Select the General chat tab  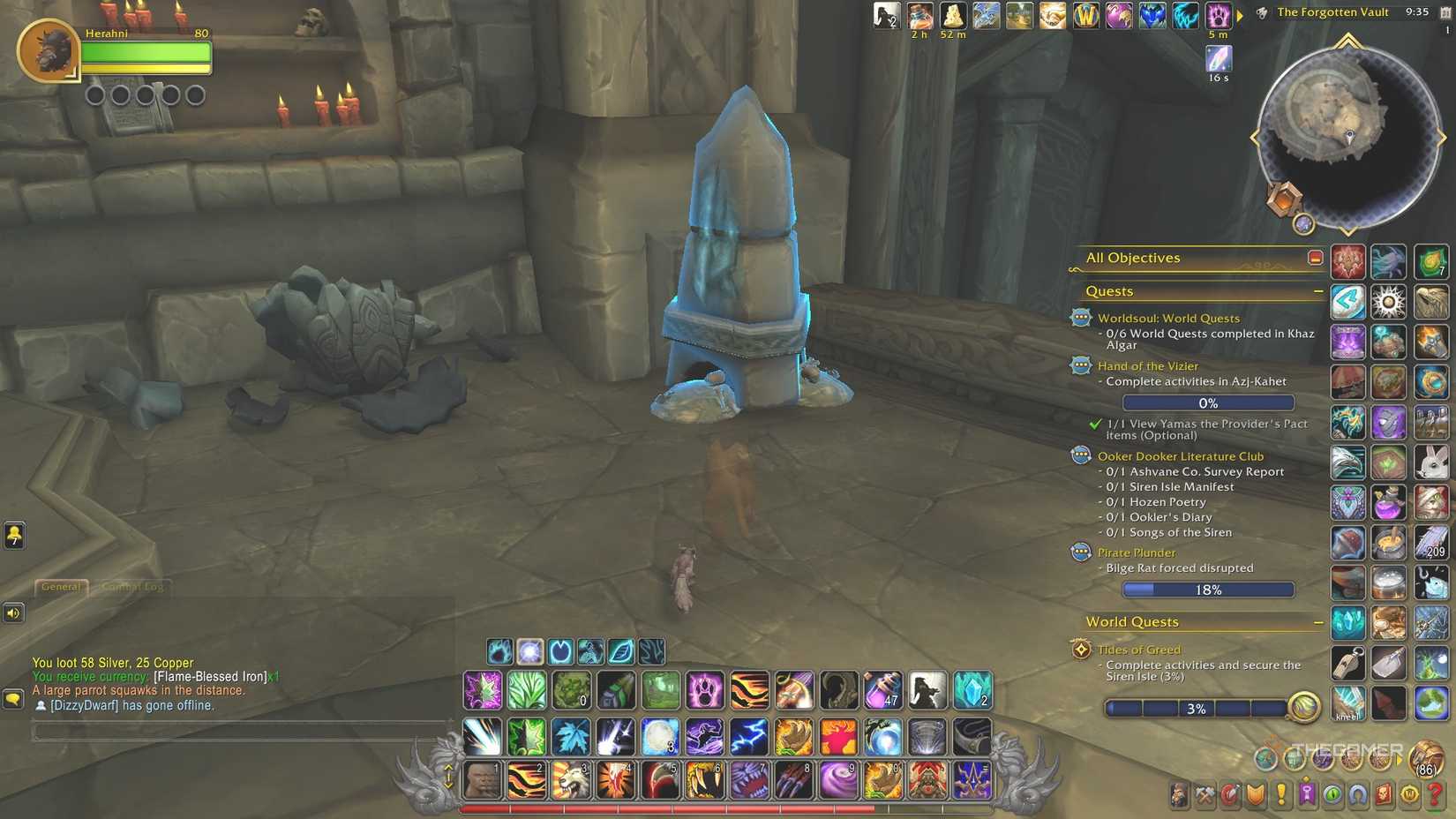tap(60, 586)
